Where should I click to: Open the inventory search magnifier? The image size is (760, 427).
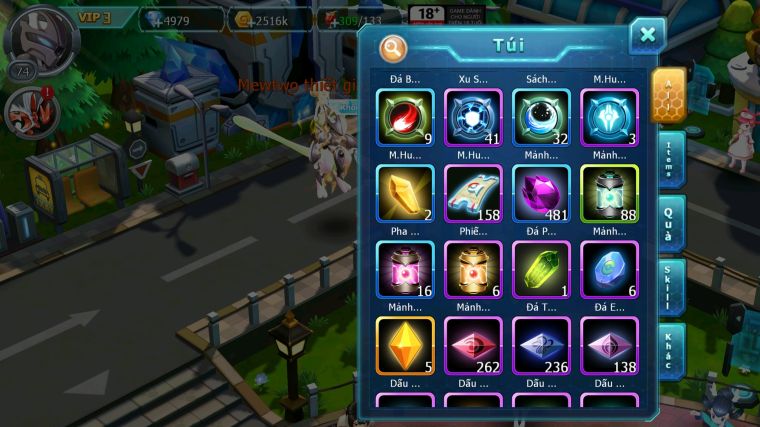click(x=393, y=47)
